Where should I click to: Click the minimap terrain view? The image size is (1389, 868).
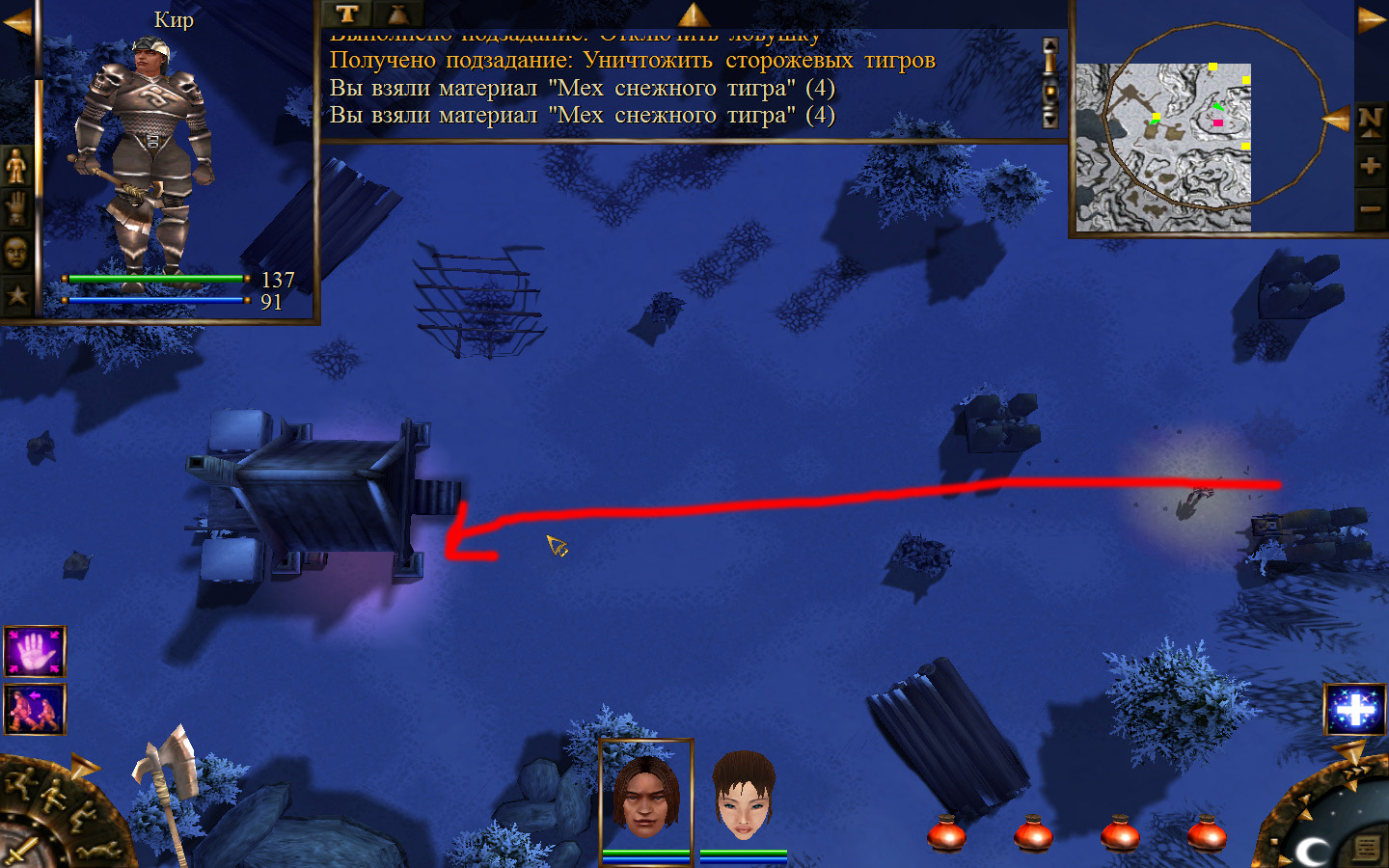[1163, 147]
